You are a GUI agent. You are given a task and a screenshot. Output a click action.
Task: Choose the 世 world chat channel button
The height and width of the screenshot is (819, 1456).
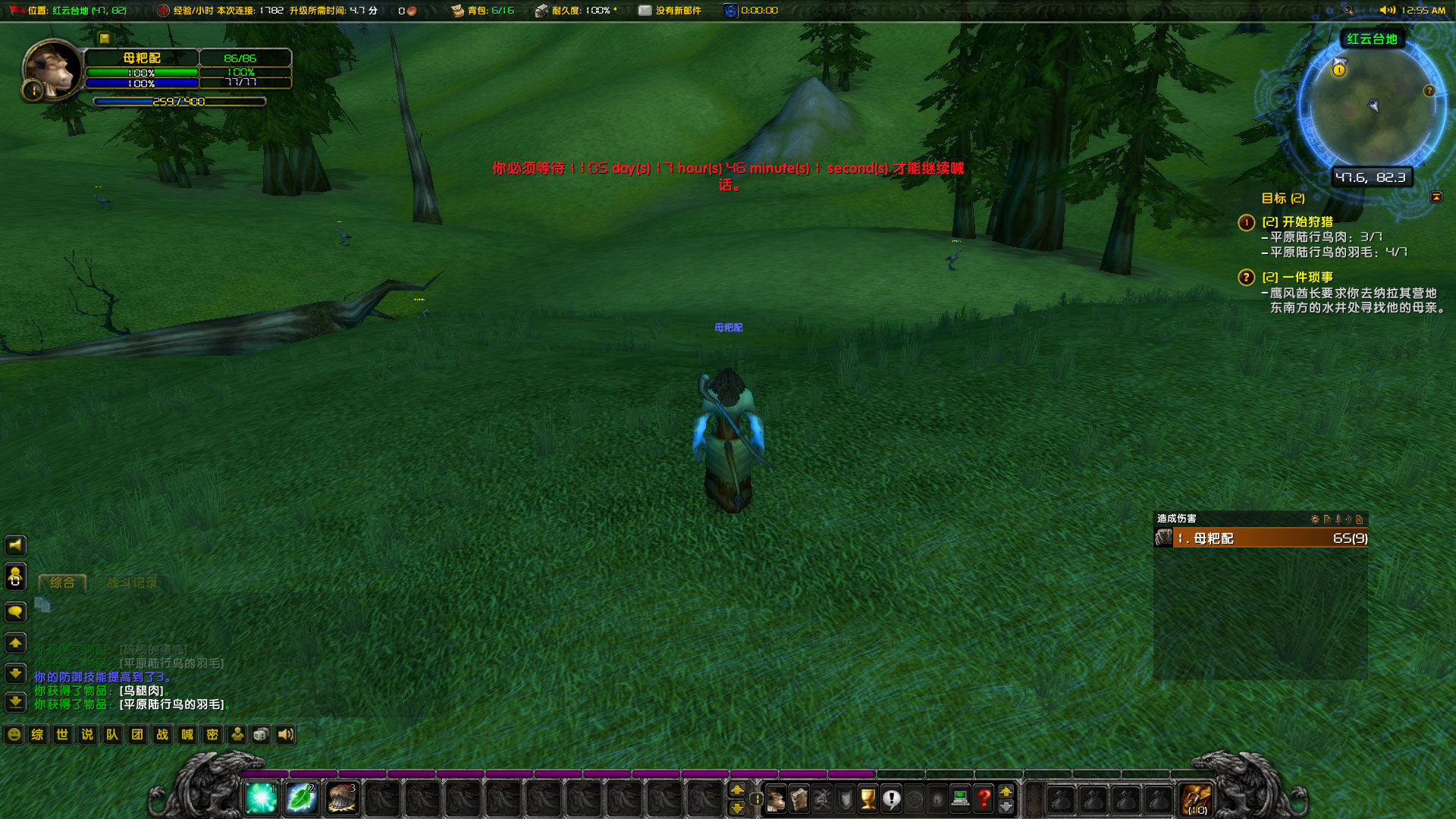pyautogui.click(x=62, y=734)
